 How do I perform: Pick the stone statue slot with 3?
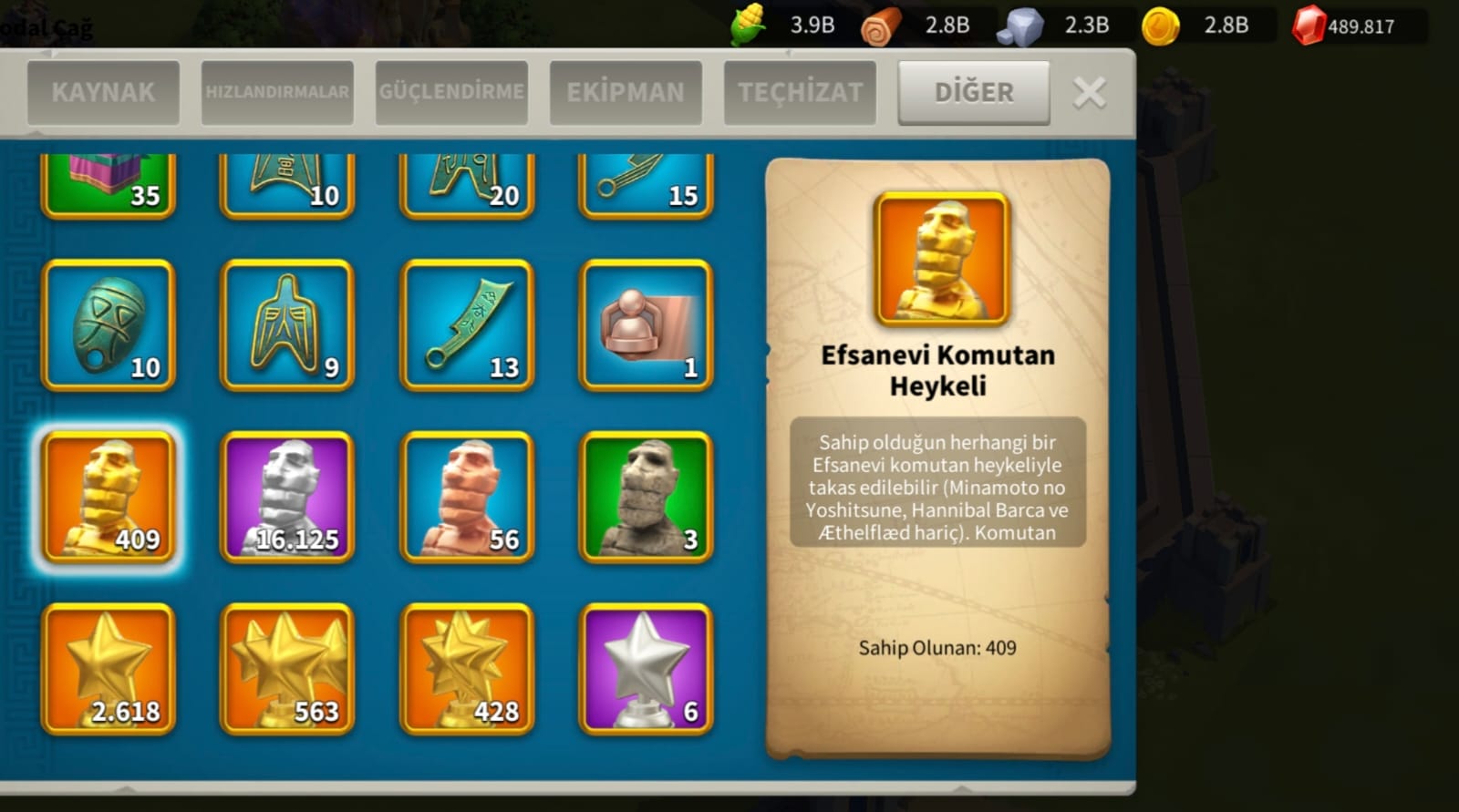point(646,497)
